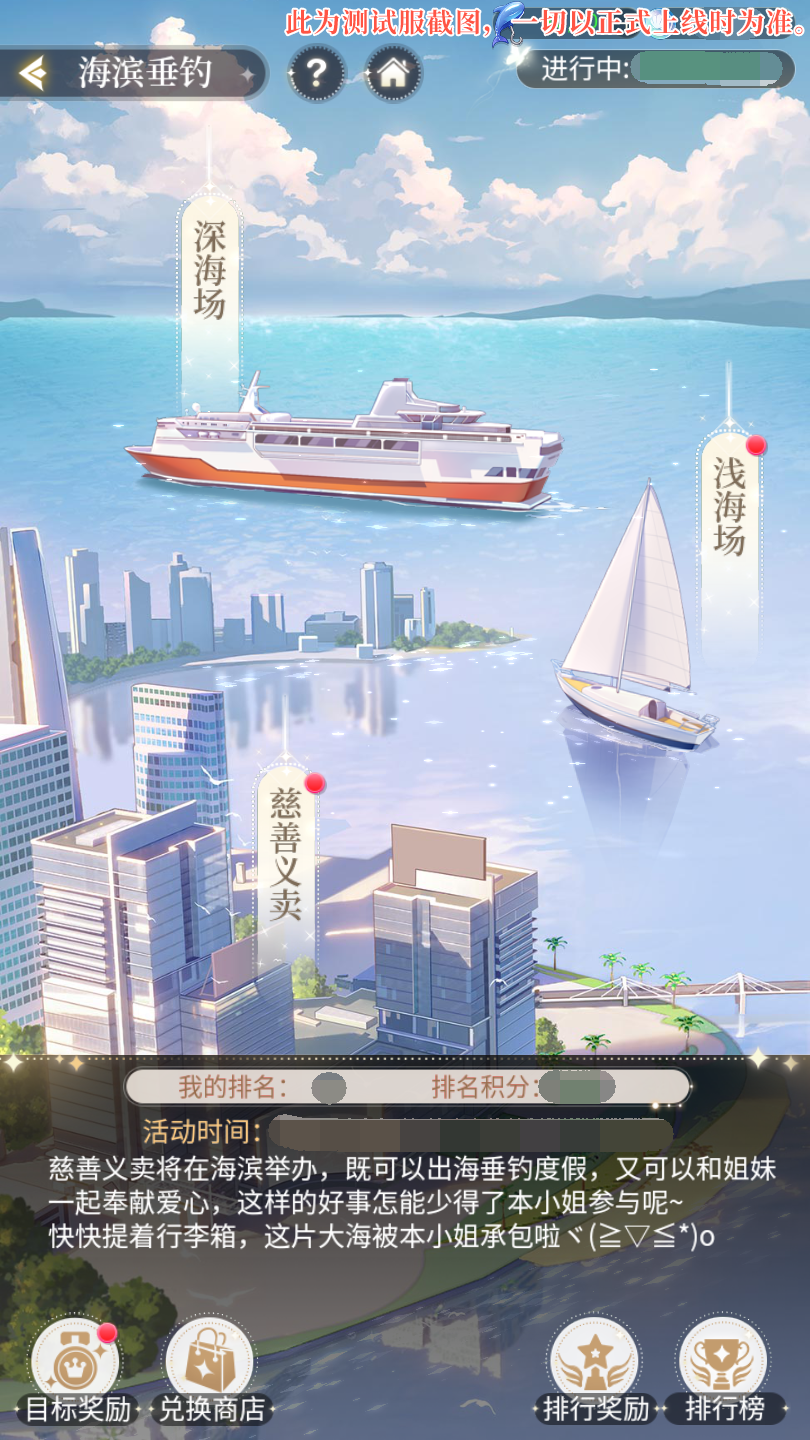Open the question mark help button
This screenshot has height=1440, width=810.
pos(316,73)
